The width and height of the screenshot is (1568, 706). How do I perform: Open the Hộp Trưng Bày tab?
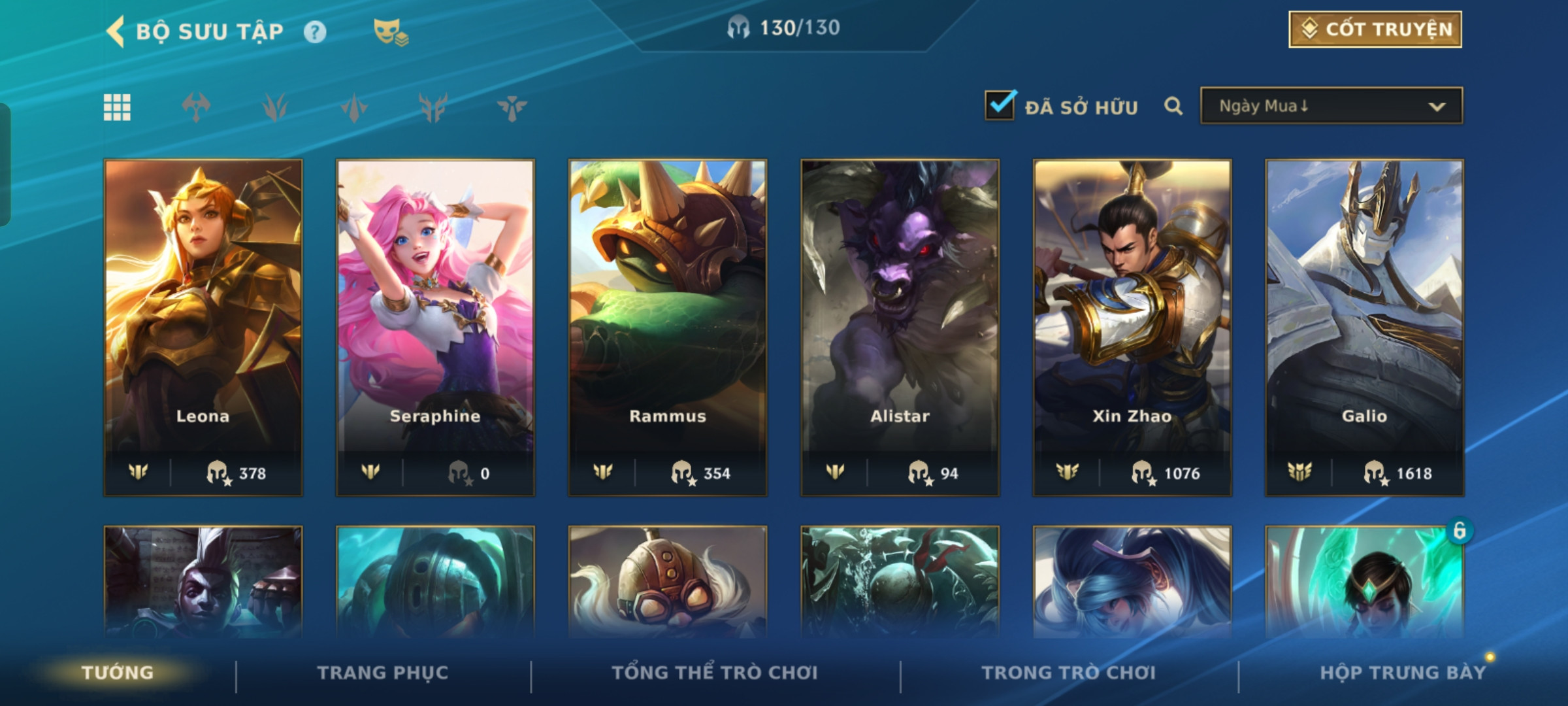1402,673
